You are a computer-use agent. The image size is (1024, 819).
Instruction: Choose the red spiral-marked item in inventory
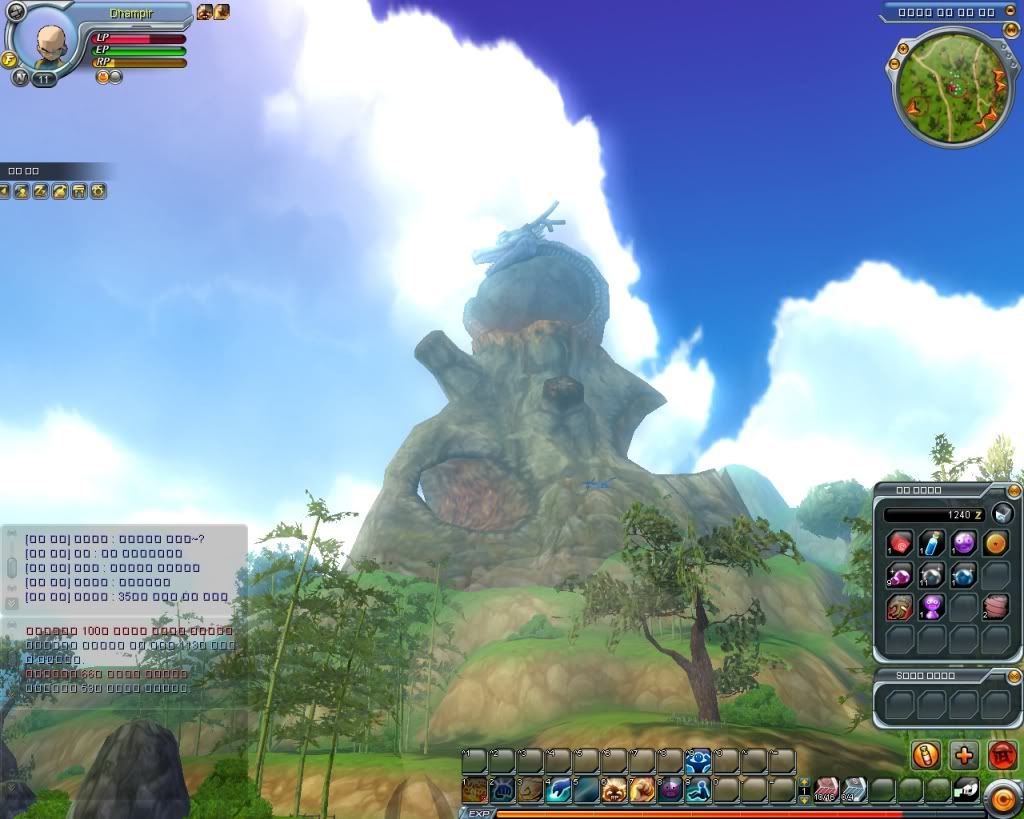[900, 543]
